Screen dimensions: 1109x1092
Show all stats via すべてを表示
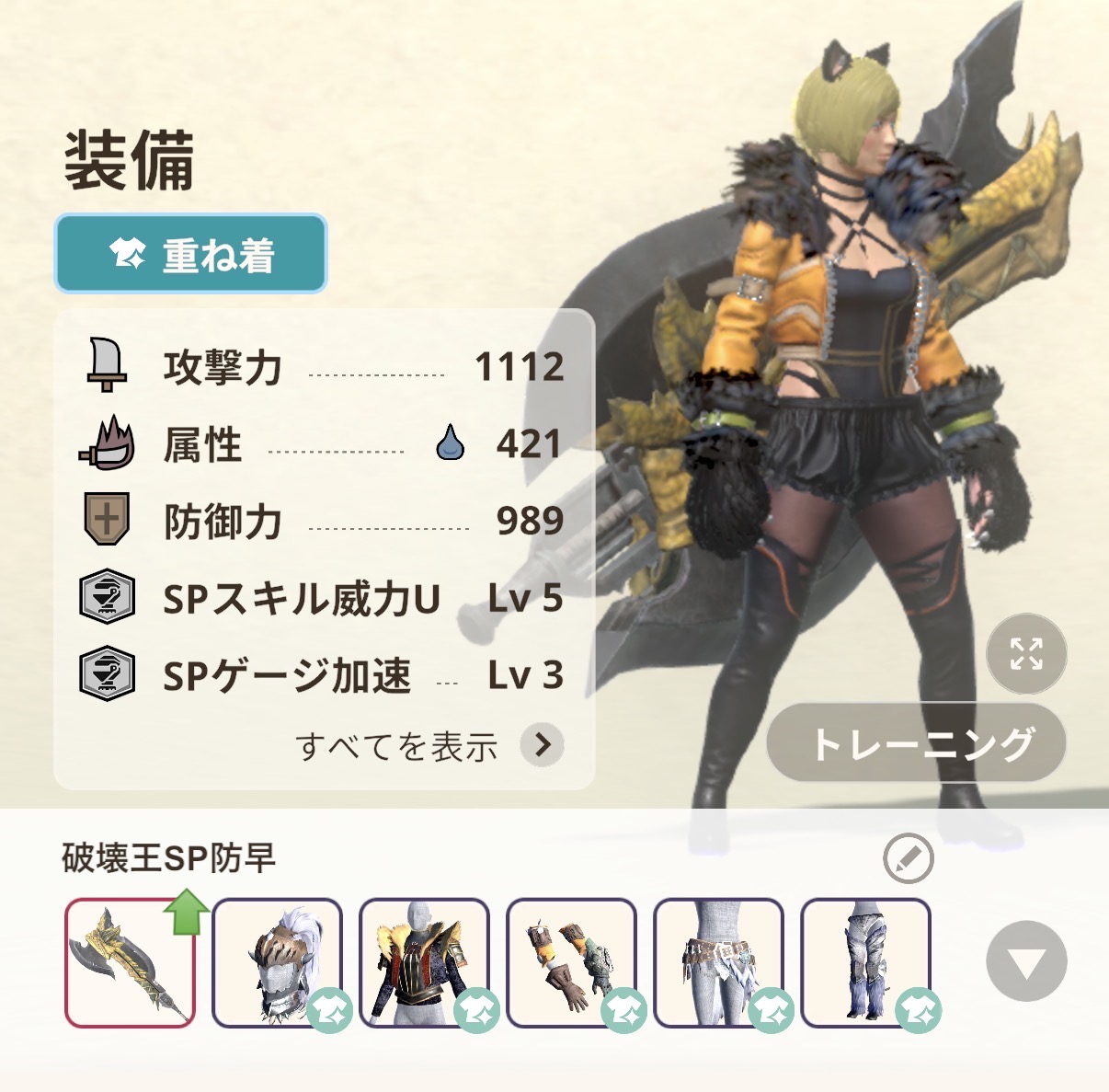[429, 745]
